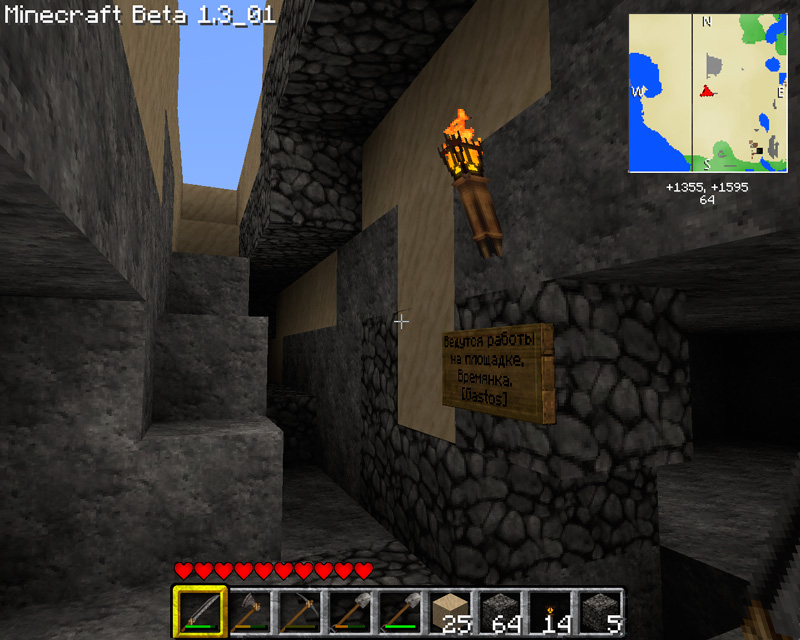The width and height of the screenshot is (800, 640).
Task: Choose the pickaxe in the hotbar
Action: [x=299, y=611]
